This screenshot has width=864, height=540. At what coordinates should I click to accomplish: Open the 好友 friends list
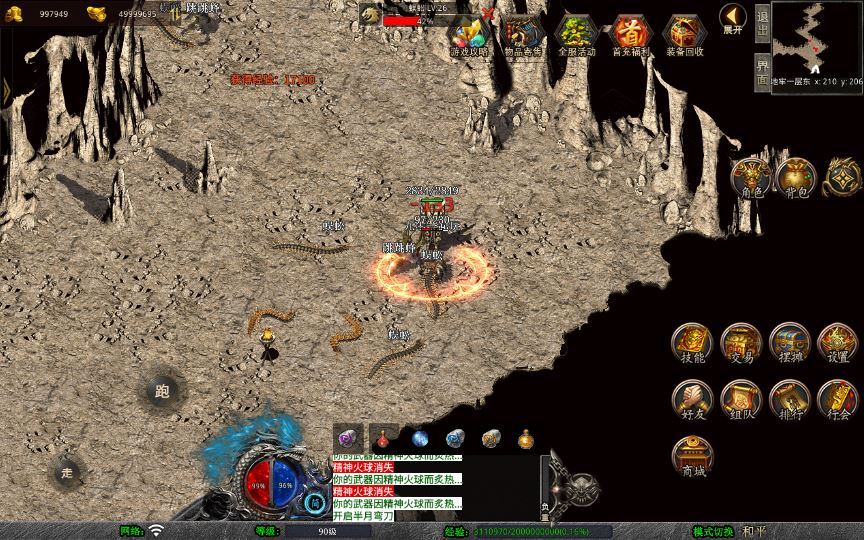click(691, 400)
